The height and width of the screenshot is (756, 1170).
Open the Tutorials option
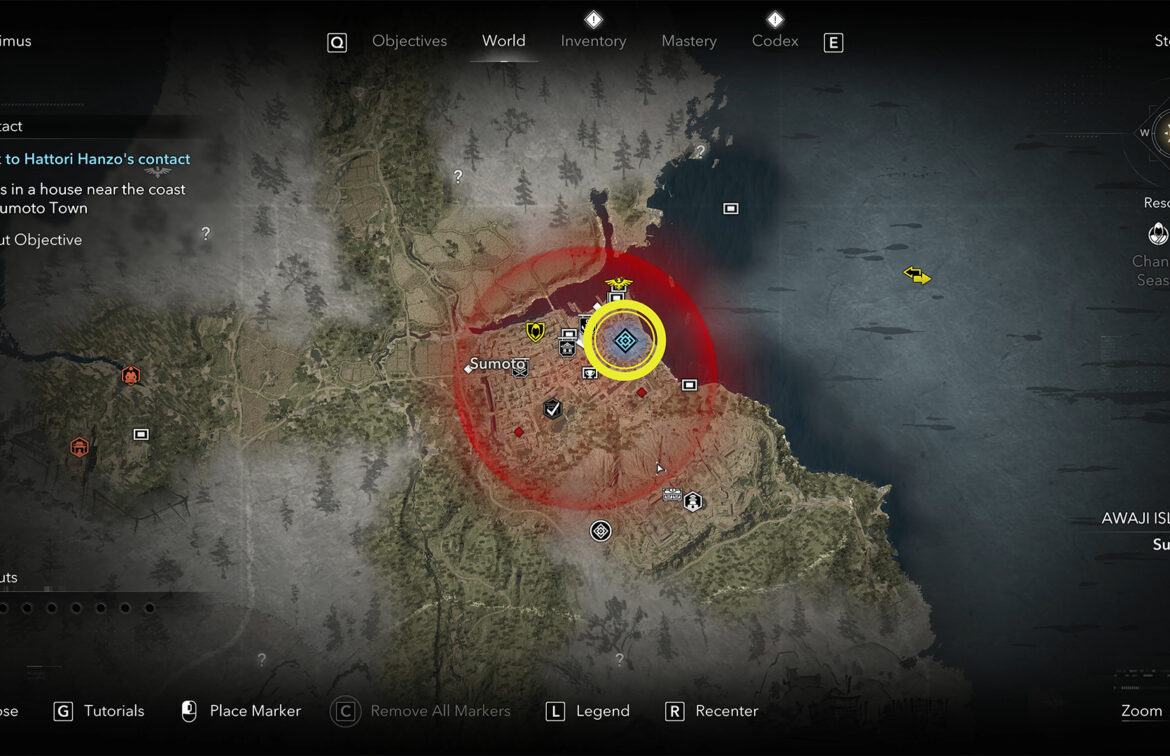coord(113,711)
